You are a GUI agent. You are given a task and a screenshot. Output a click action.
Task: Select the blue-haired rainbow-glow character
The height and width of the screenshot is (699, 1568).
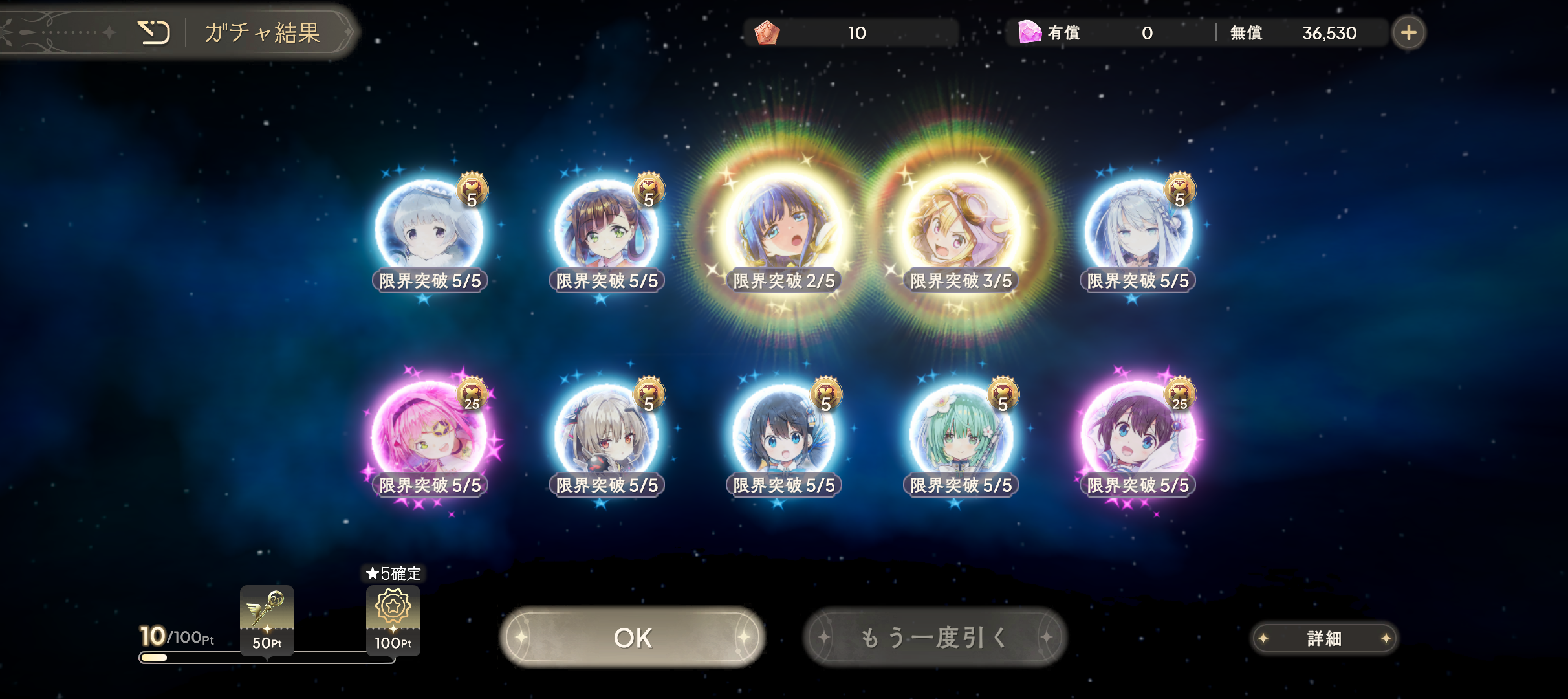pos(783,230)
